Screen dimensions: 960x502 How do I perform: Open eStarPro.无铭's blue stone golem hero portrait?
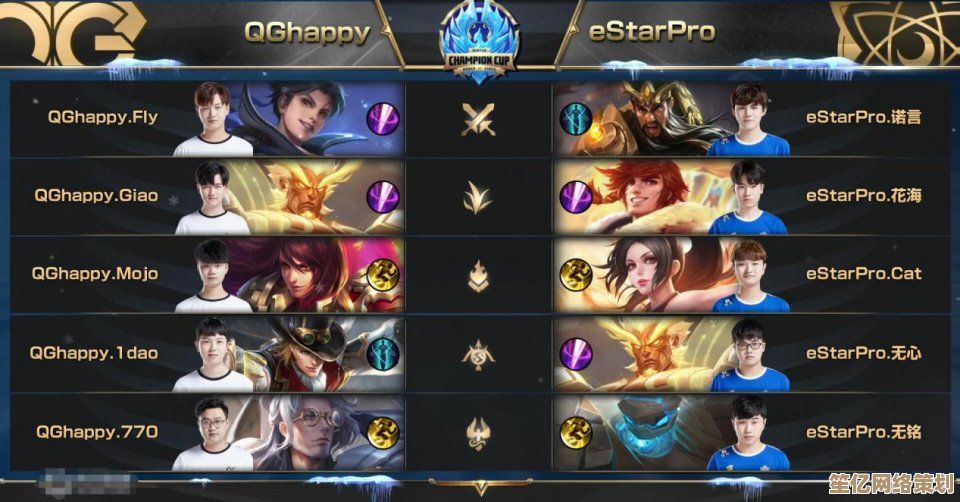click(655, 431)
